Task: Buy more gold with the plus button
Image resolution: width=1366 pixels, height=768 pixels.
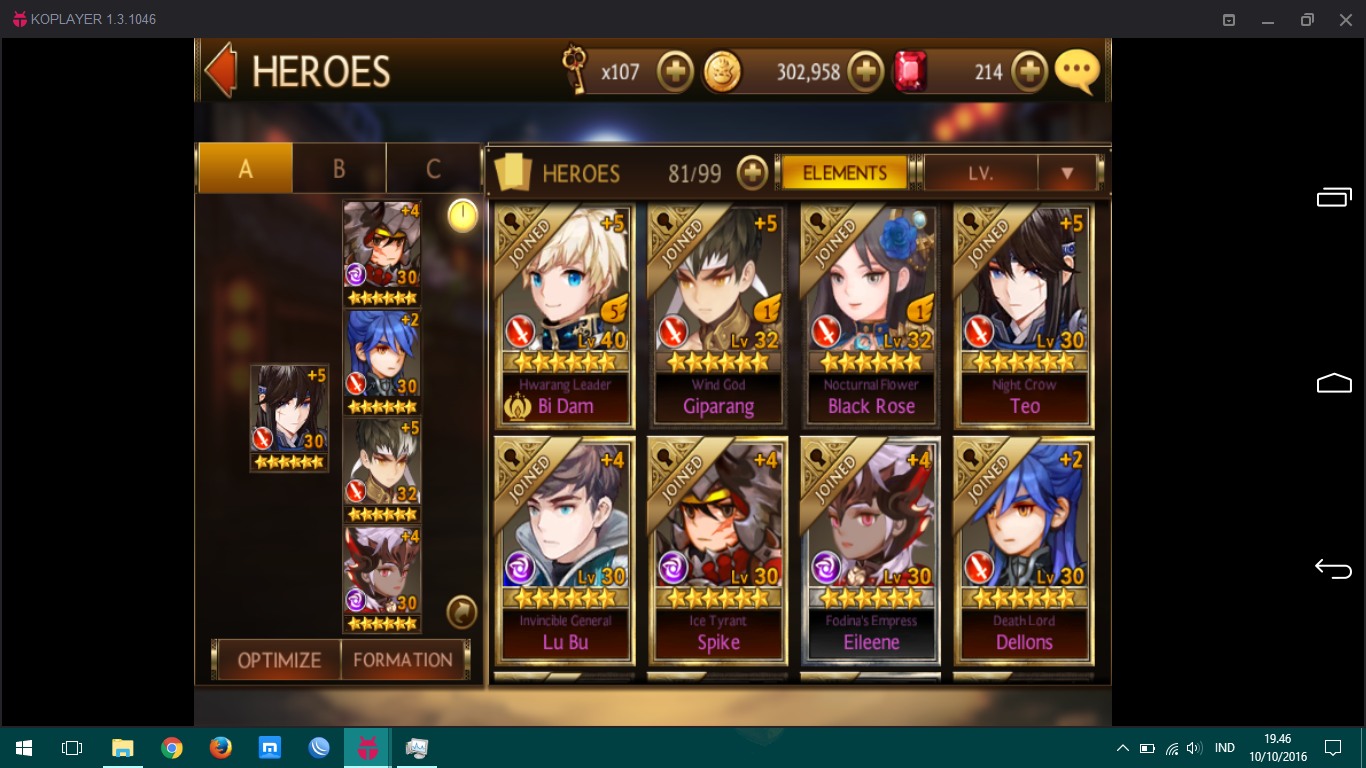Action: (865, 72)
